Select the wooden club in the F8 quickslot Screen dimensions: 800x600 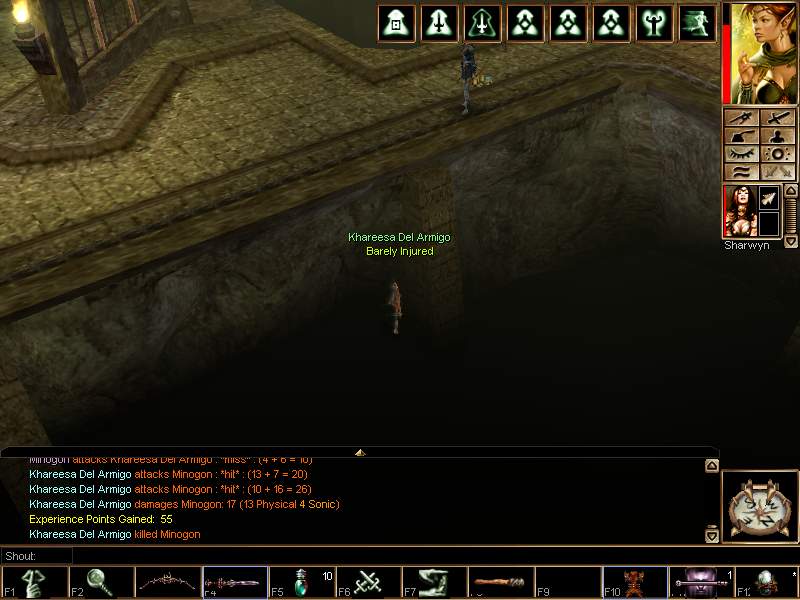pos(502,583)
